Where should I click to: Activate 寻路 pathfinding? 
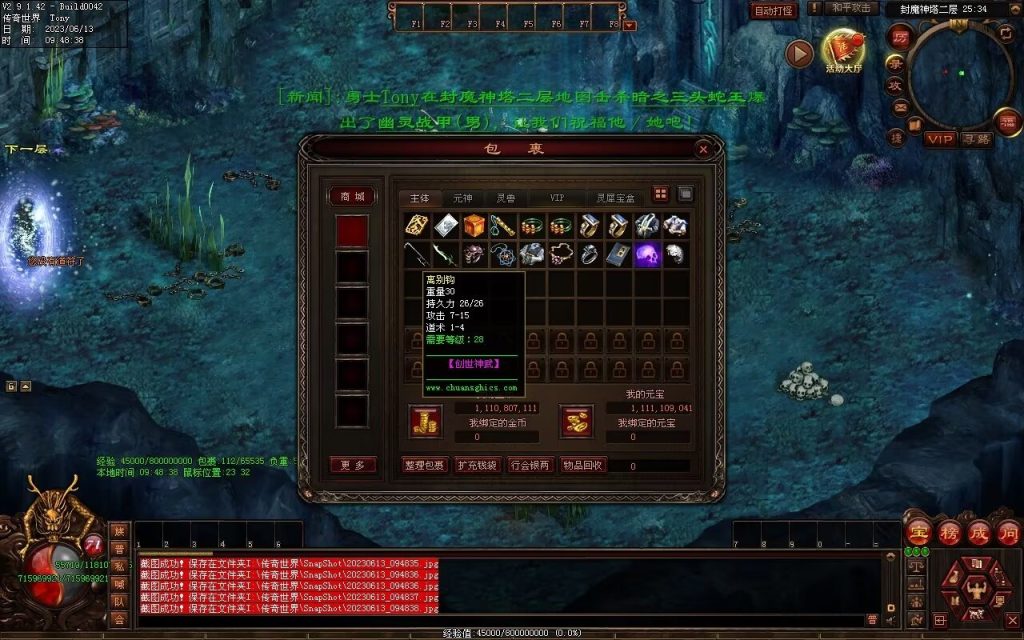point(977,138)
